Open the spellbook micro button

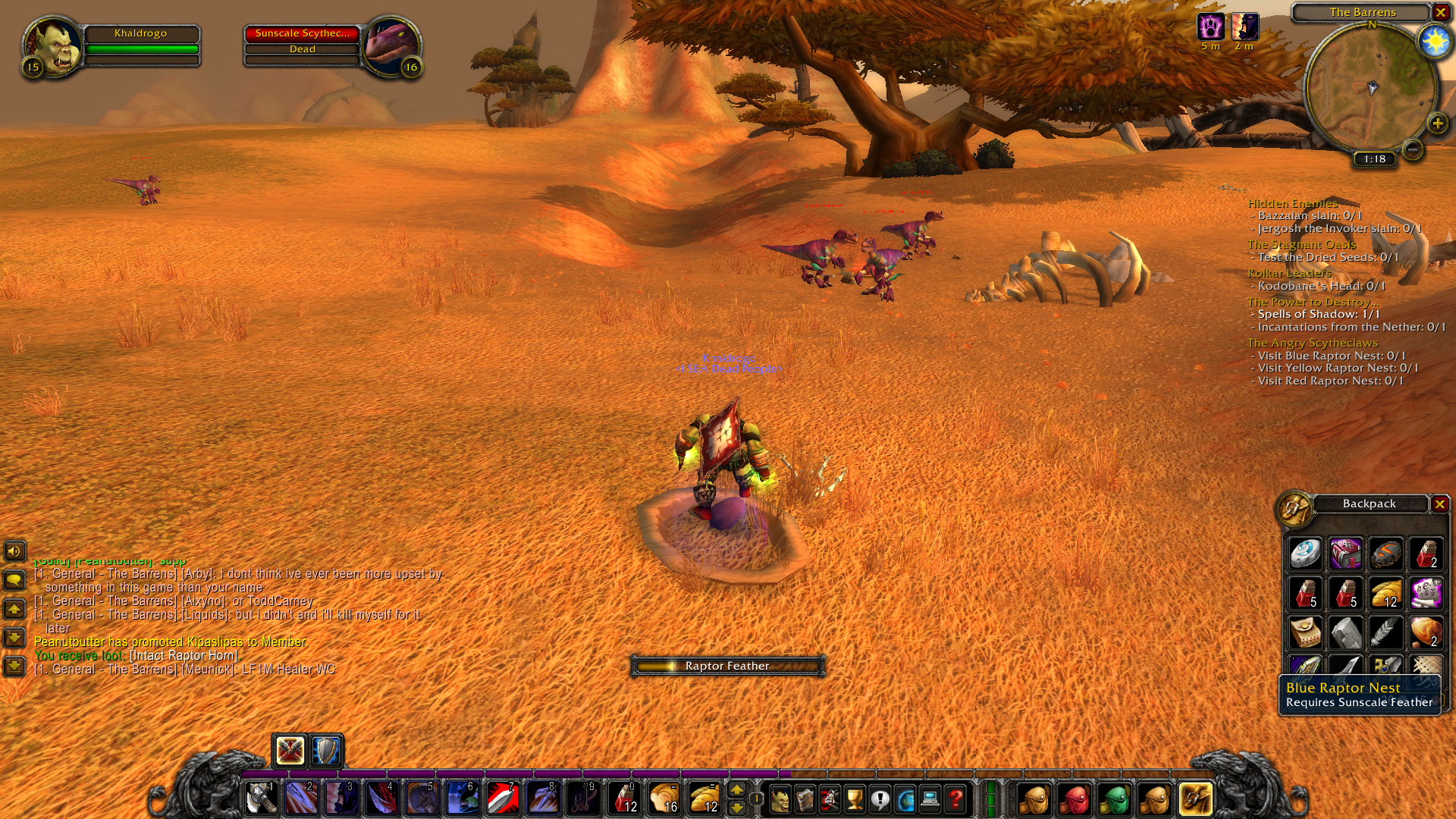click(x=805, y=799)
